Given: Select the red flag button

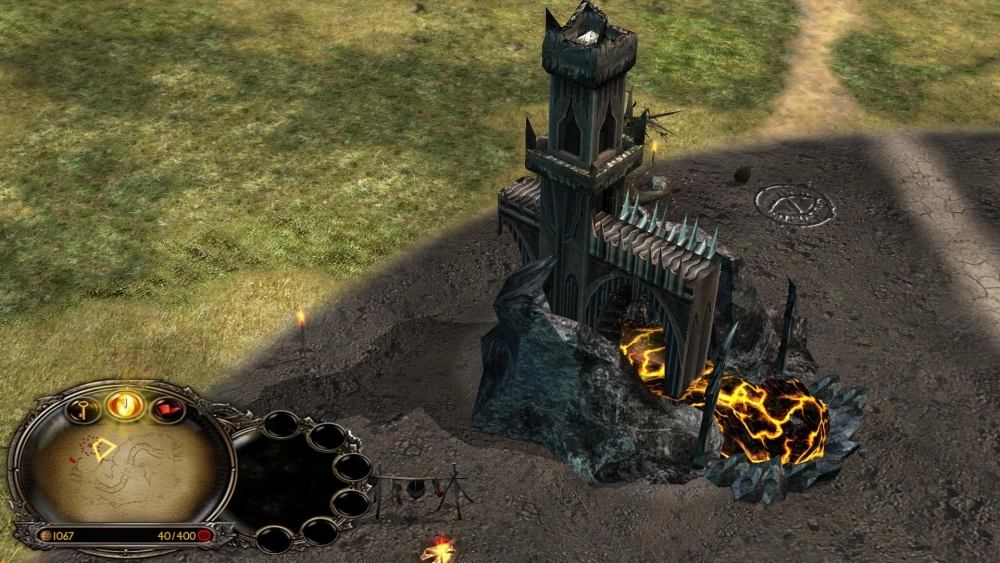Looking at the screenshot, I should (x=167, y=409).
